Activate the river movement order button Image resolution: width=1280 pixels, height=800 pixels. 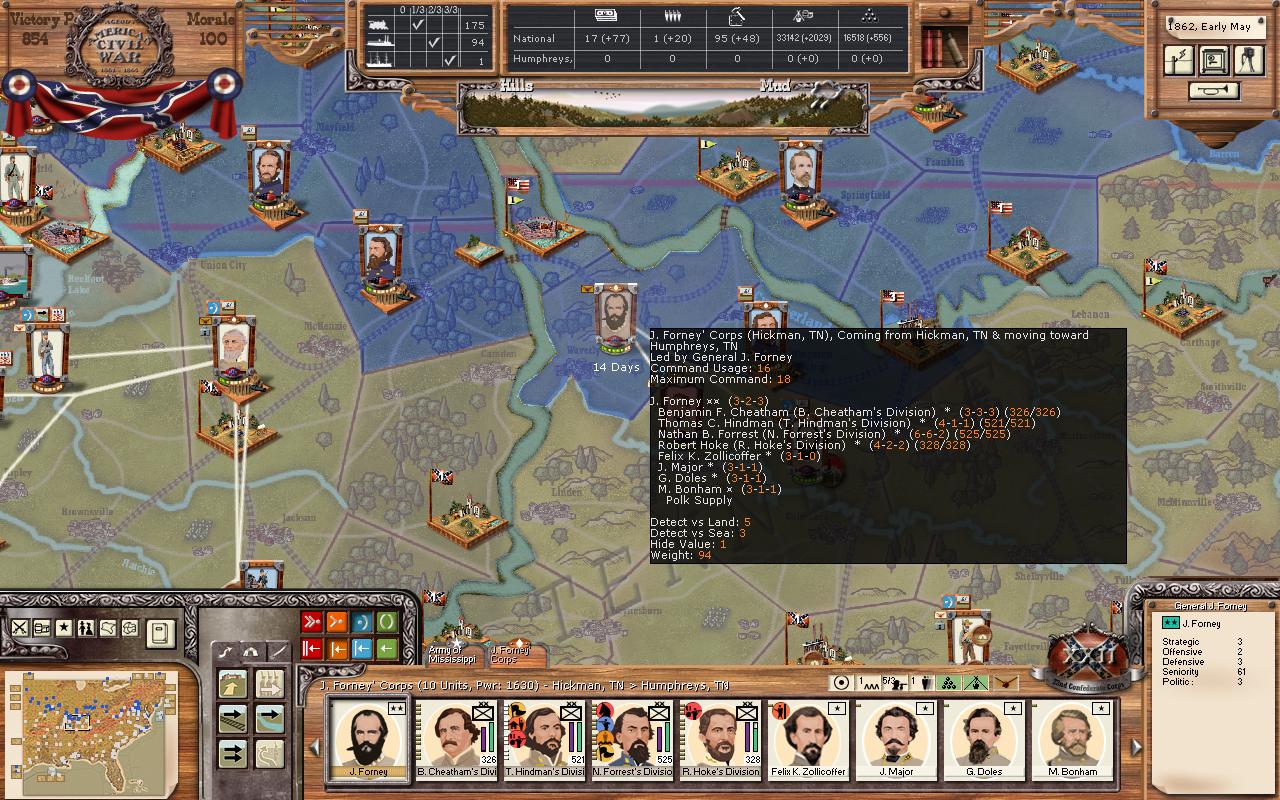(269, 718)
